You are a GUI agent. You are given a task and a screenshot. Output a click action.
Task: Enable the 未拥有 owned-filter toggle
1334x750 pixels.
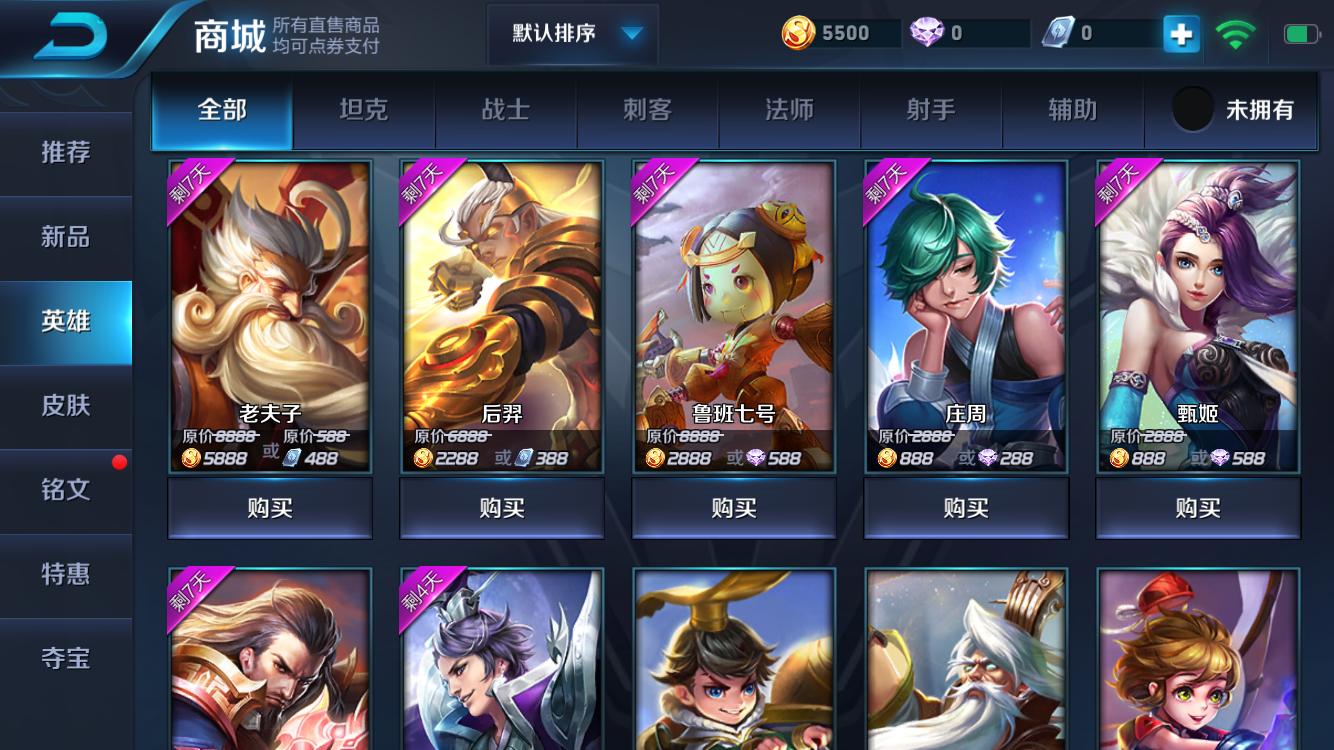[x=1192, y=112]
